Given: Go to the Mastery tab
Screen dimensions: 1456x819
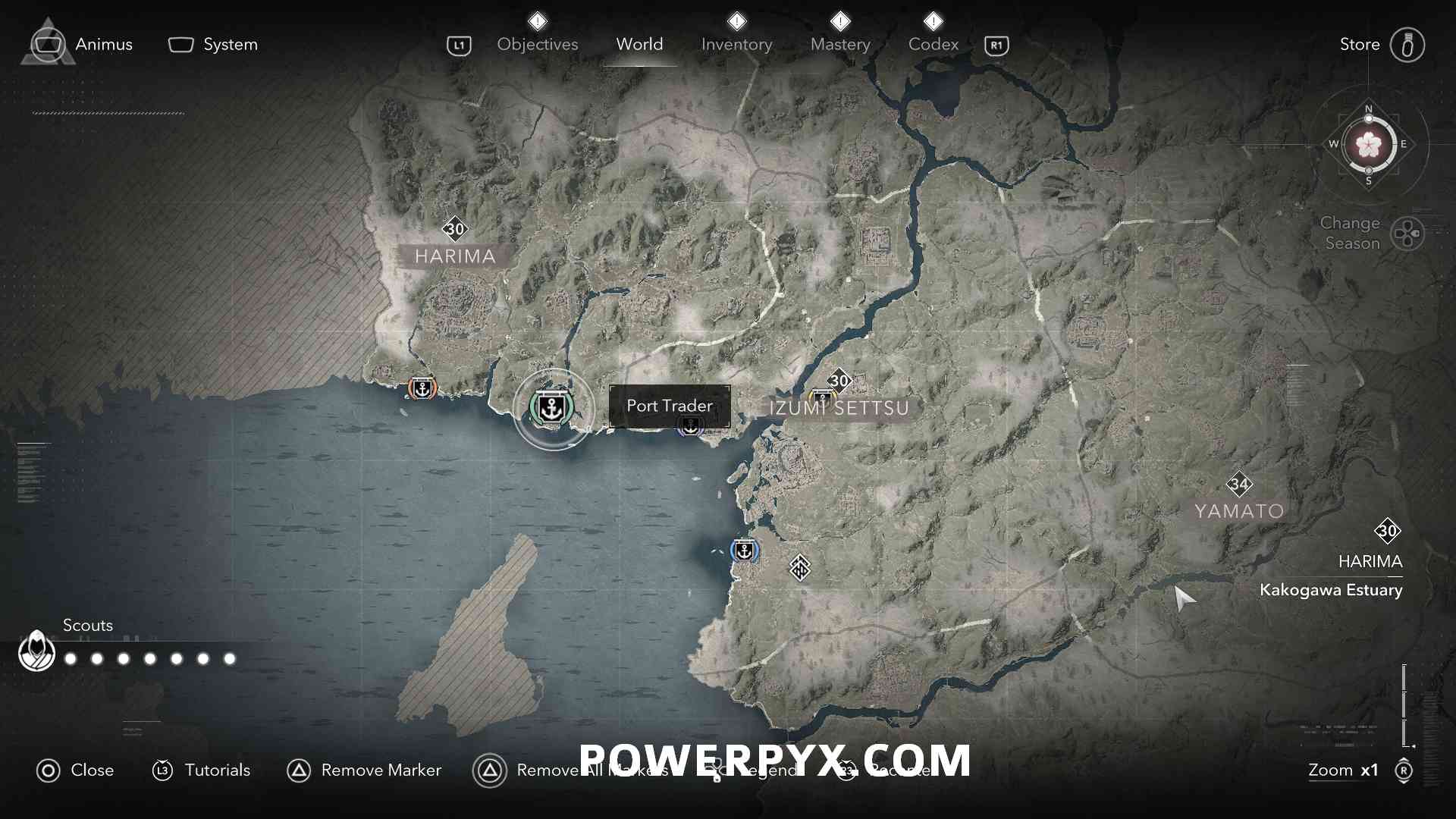Looking at the screenshot, I should tap(839, 44).
